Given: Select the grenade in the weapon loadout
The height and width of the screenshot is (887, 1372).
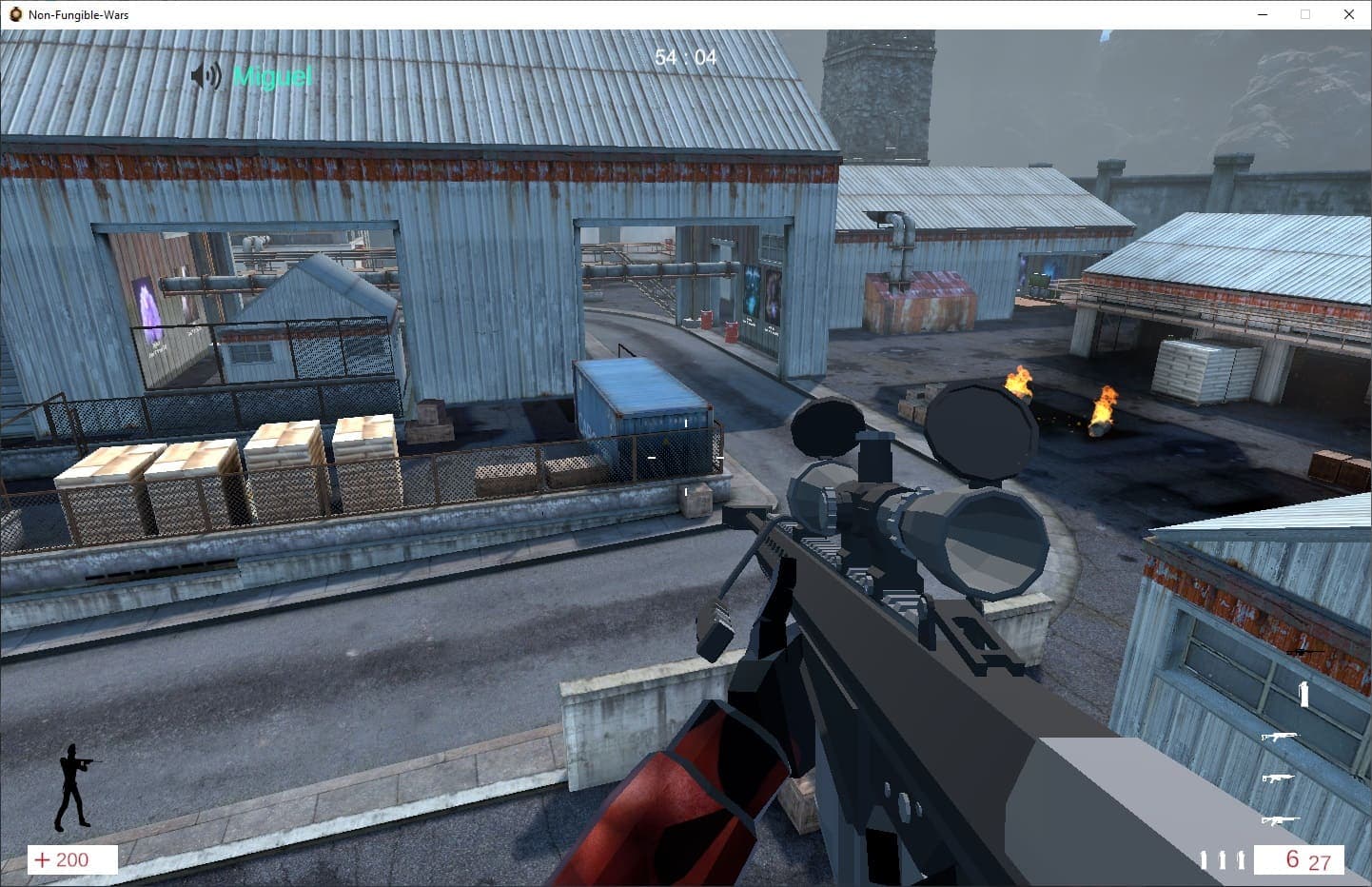Looking at the screenshot, I should (x=1303, y=692).
